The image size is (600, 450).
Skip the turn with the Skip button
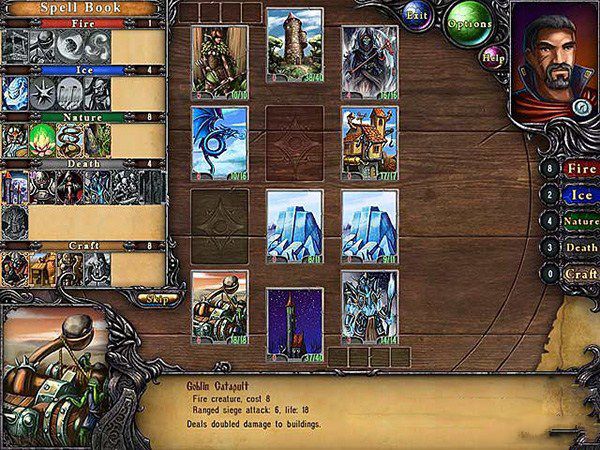(x=157, y=298)
